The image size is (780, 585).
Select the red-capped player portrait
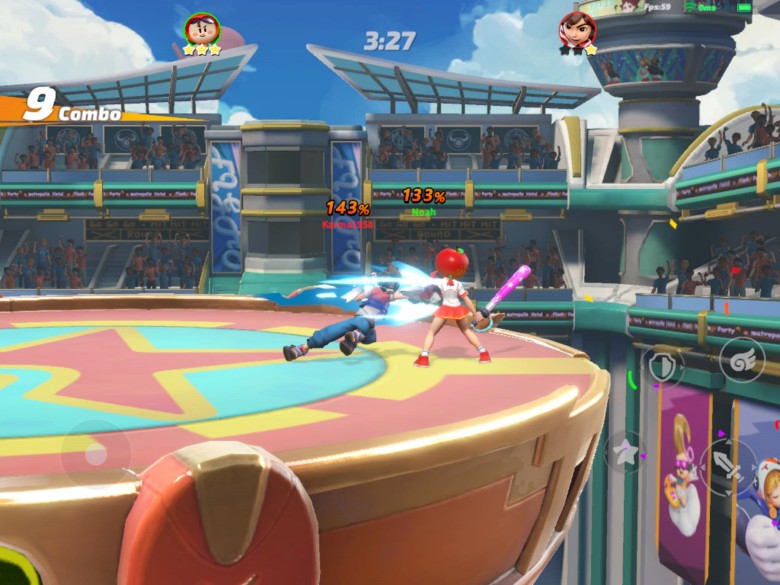(201, 28)
